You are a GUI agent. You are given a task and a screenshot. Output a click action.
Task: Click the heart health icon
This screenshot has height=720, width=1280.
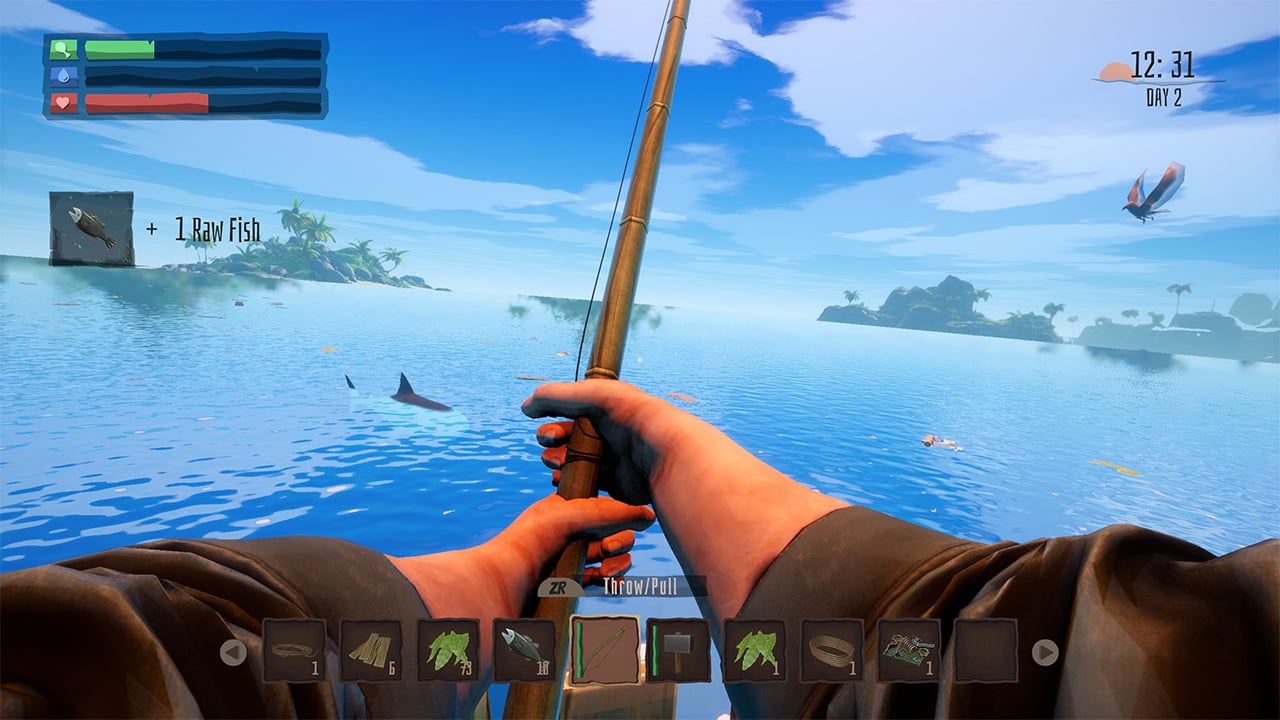62,103
